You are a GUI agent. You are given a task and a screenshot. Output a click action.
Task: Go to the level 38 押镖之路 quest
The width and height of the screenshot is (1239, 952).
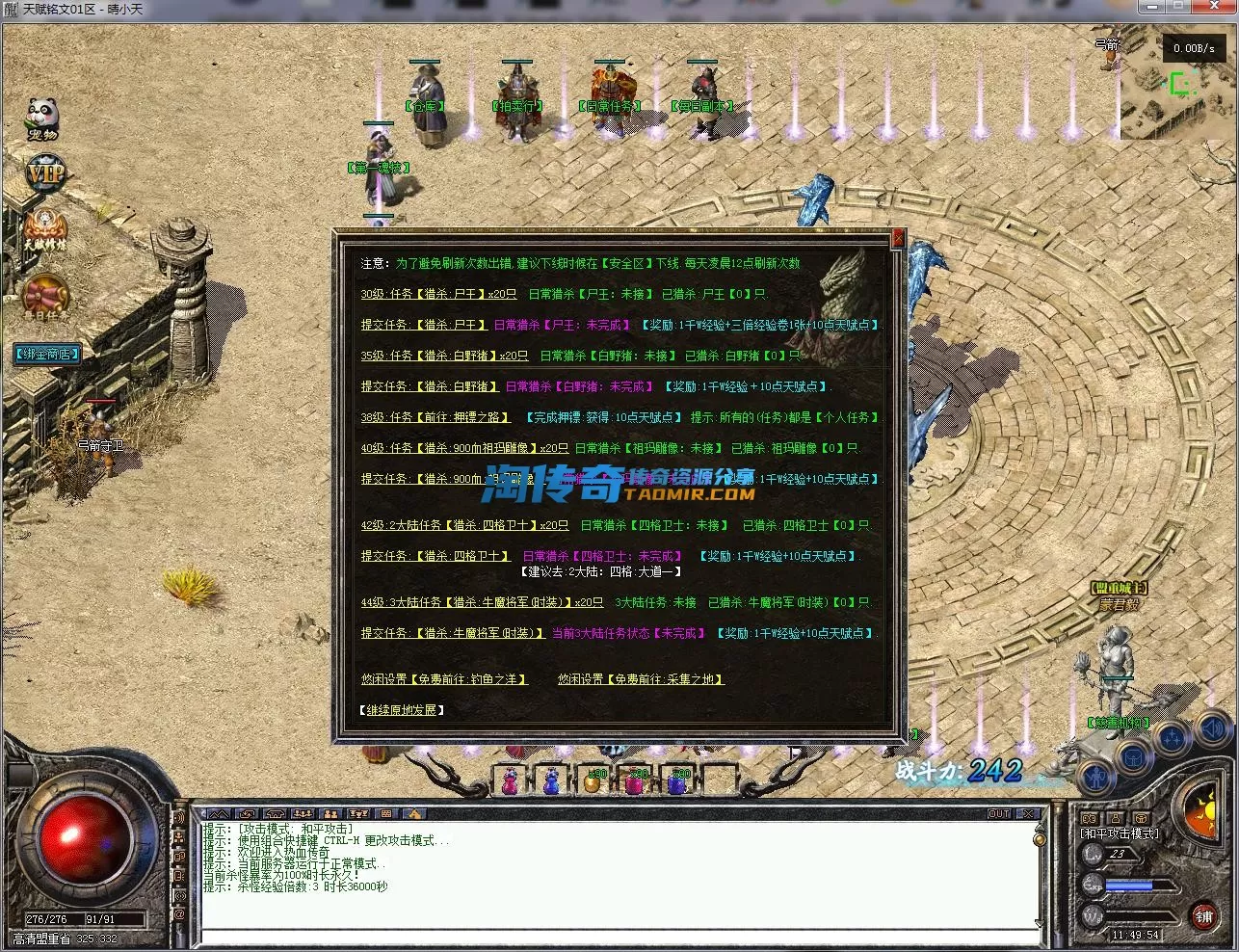pyautogui.click(x=435, y=417)
